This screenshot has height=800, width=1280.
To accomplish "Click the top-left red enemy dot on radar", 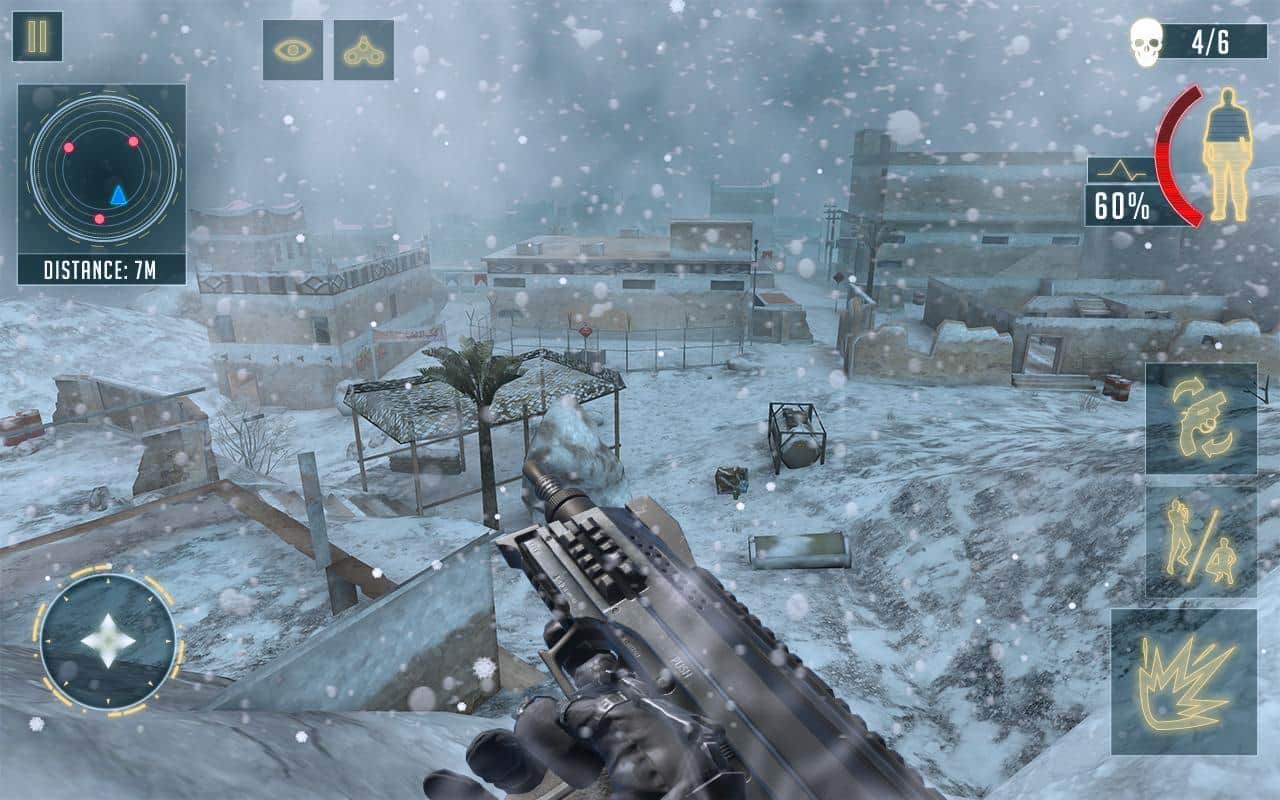I will pos(68,148).
